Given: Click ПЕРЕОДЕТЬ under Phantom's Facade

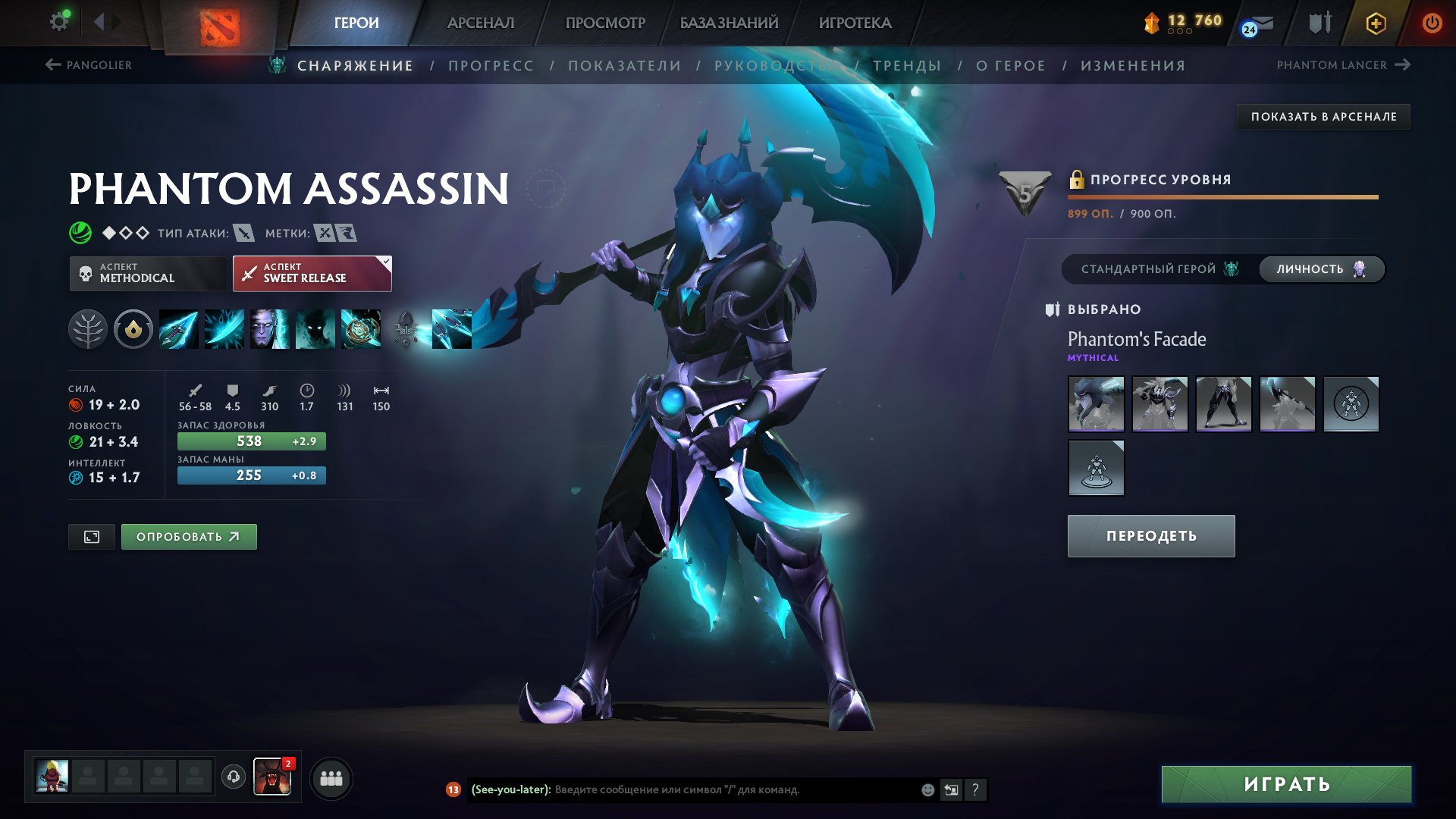Looking at the screenshot, I should pos(1150,535).
